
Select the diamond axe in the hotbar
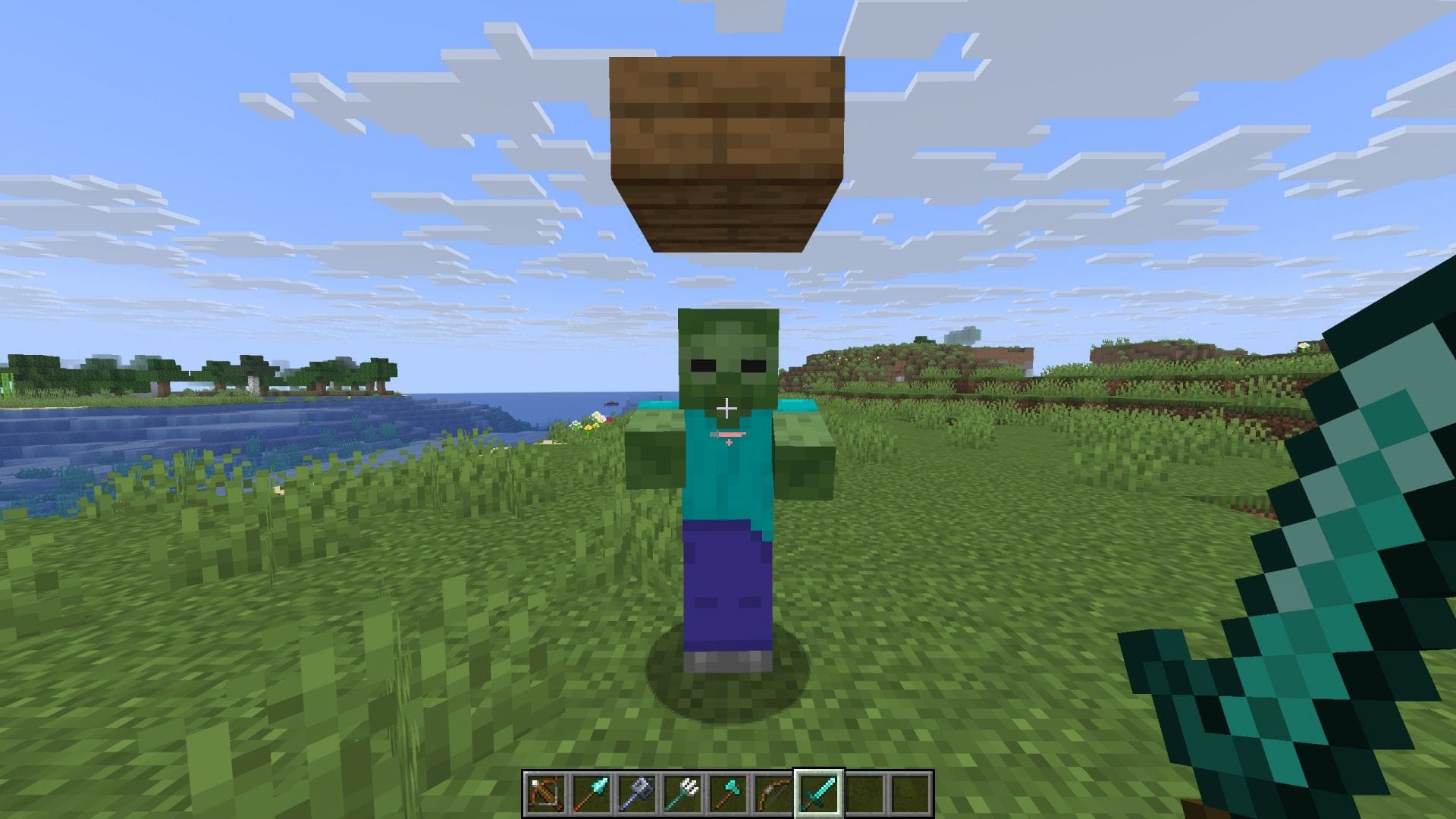[729, 792]
